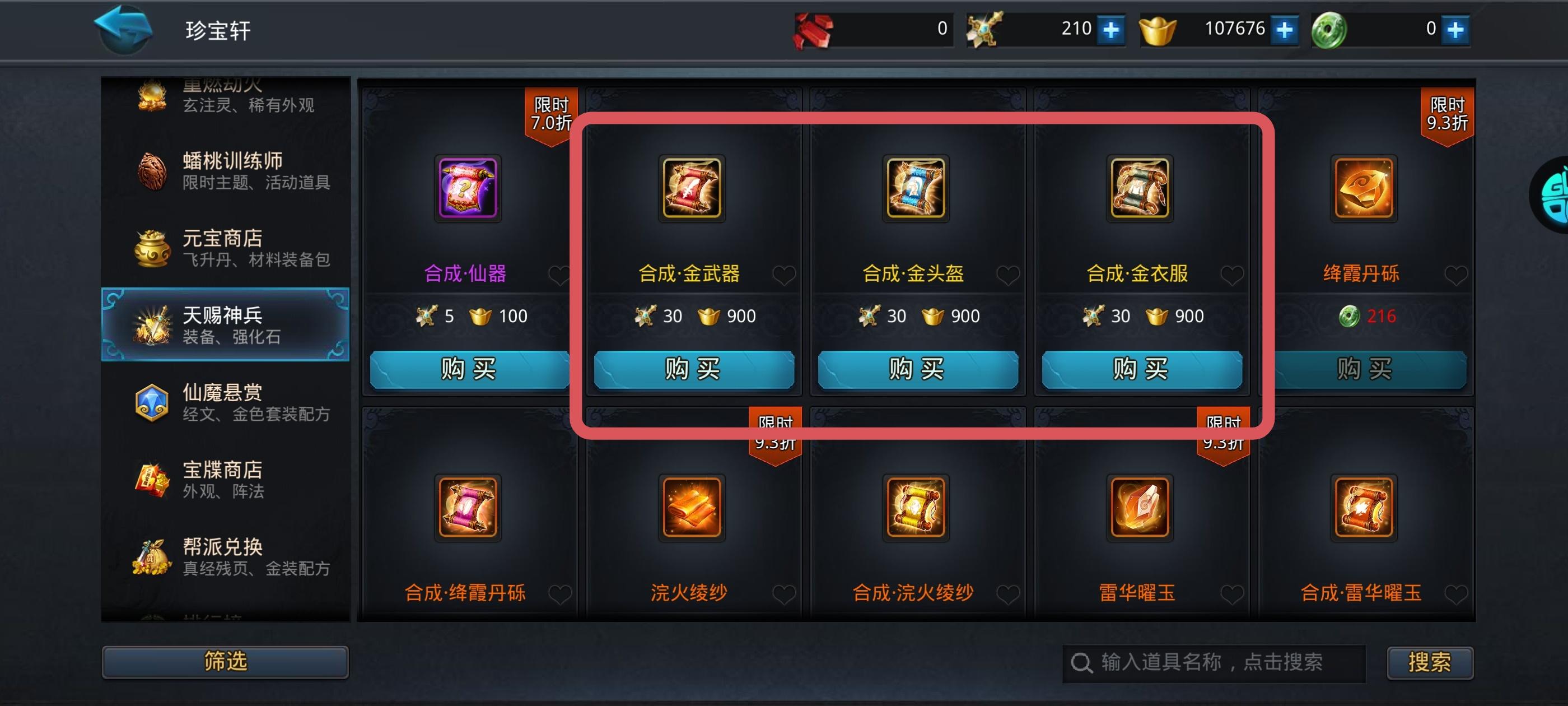
Task: Select the 合成·仙器 item icon
Action: [469, 189]
